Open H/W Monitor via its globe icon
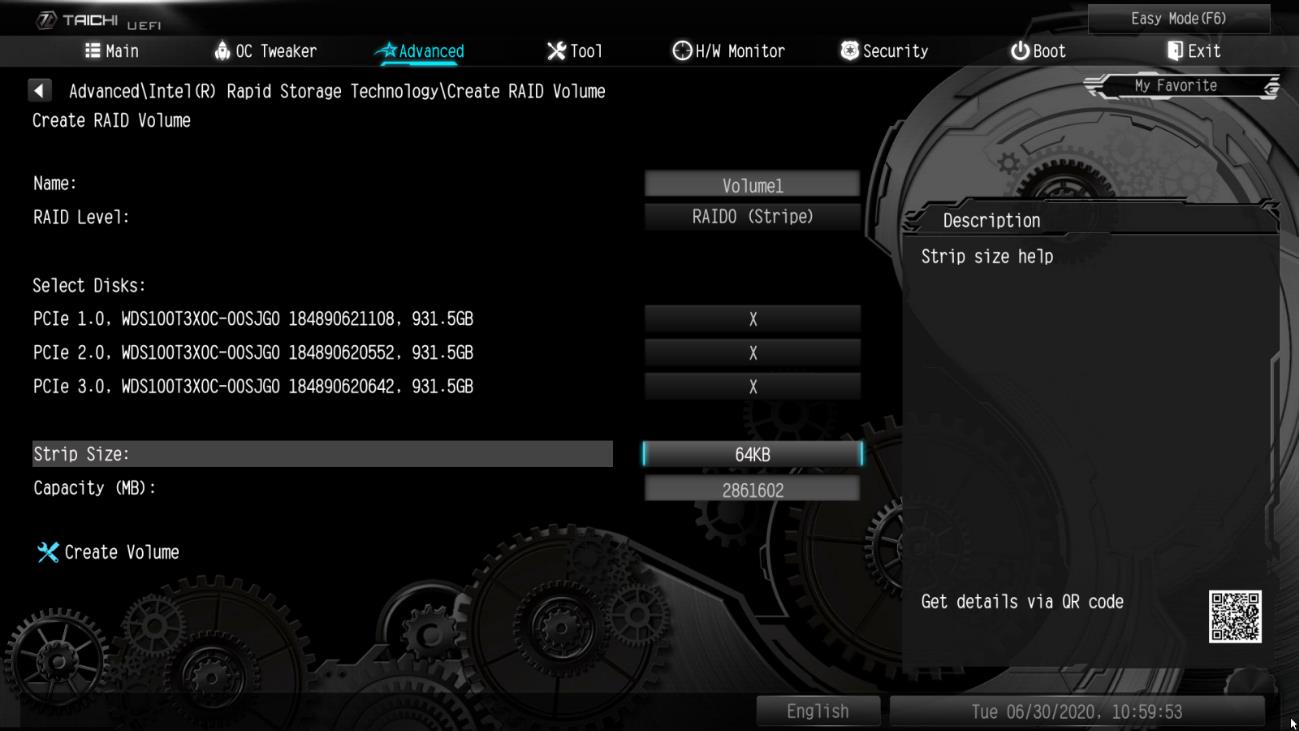1299x731 pixels. click(680, 51)
